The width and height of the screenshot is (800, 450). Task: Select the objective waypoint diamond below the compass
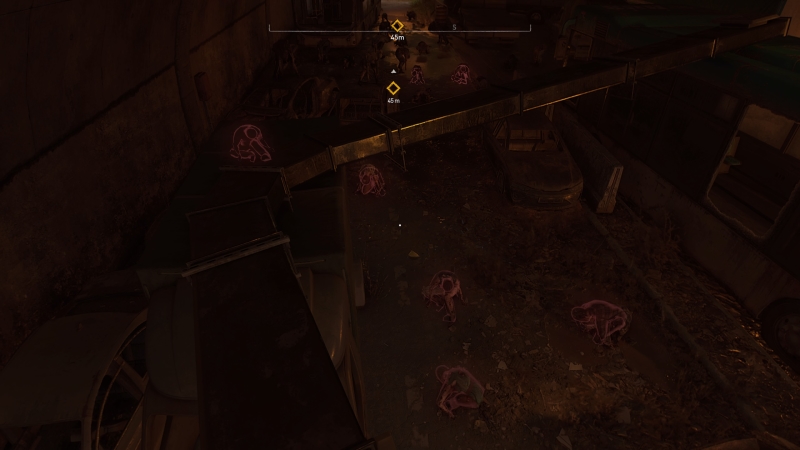[393, 88]
